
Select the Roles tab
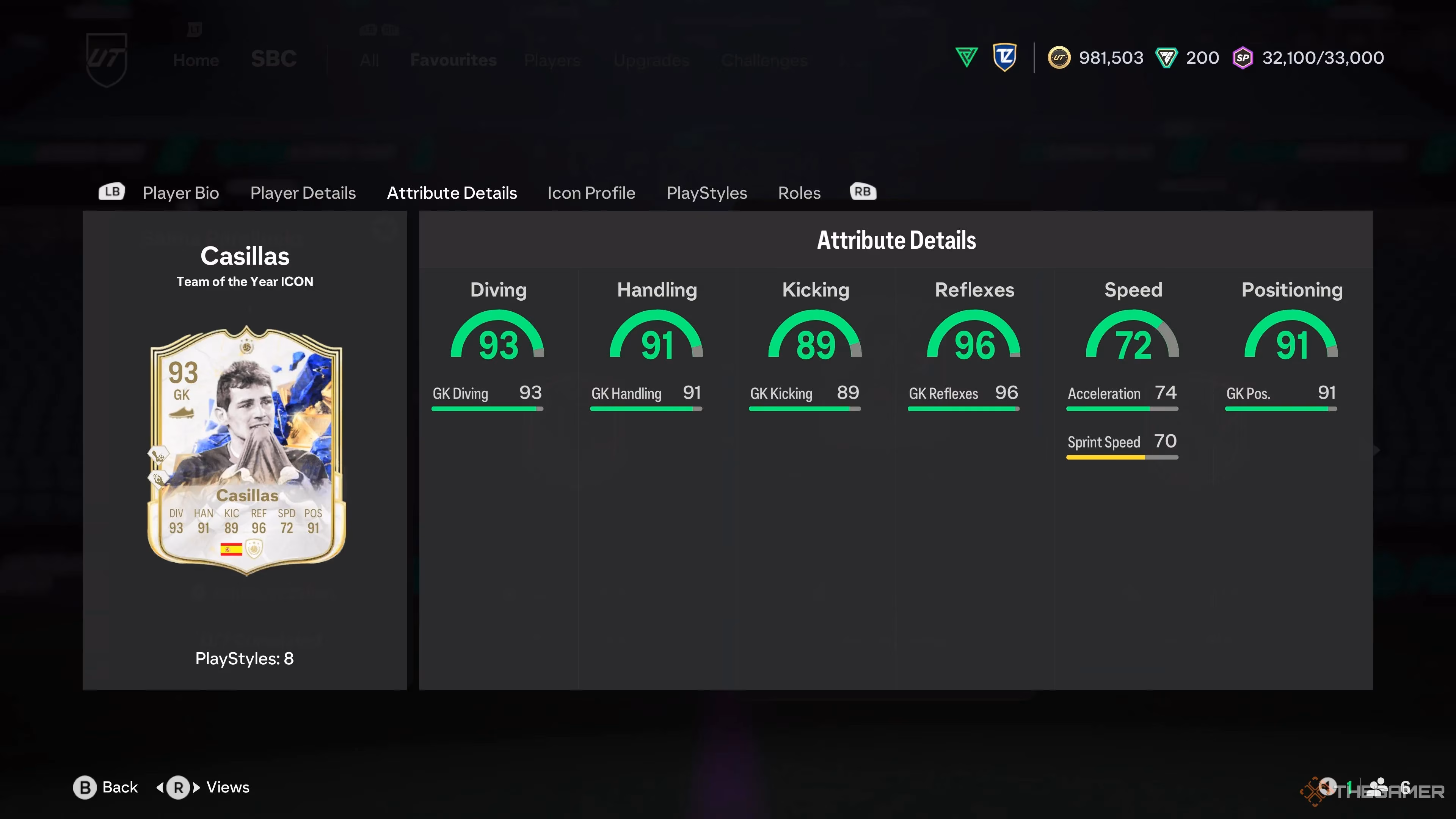pos(799,193)
